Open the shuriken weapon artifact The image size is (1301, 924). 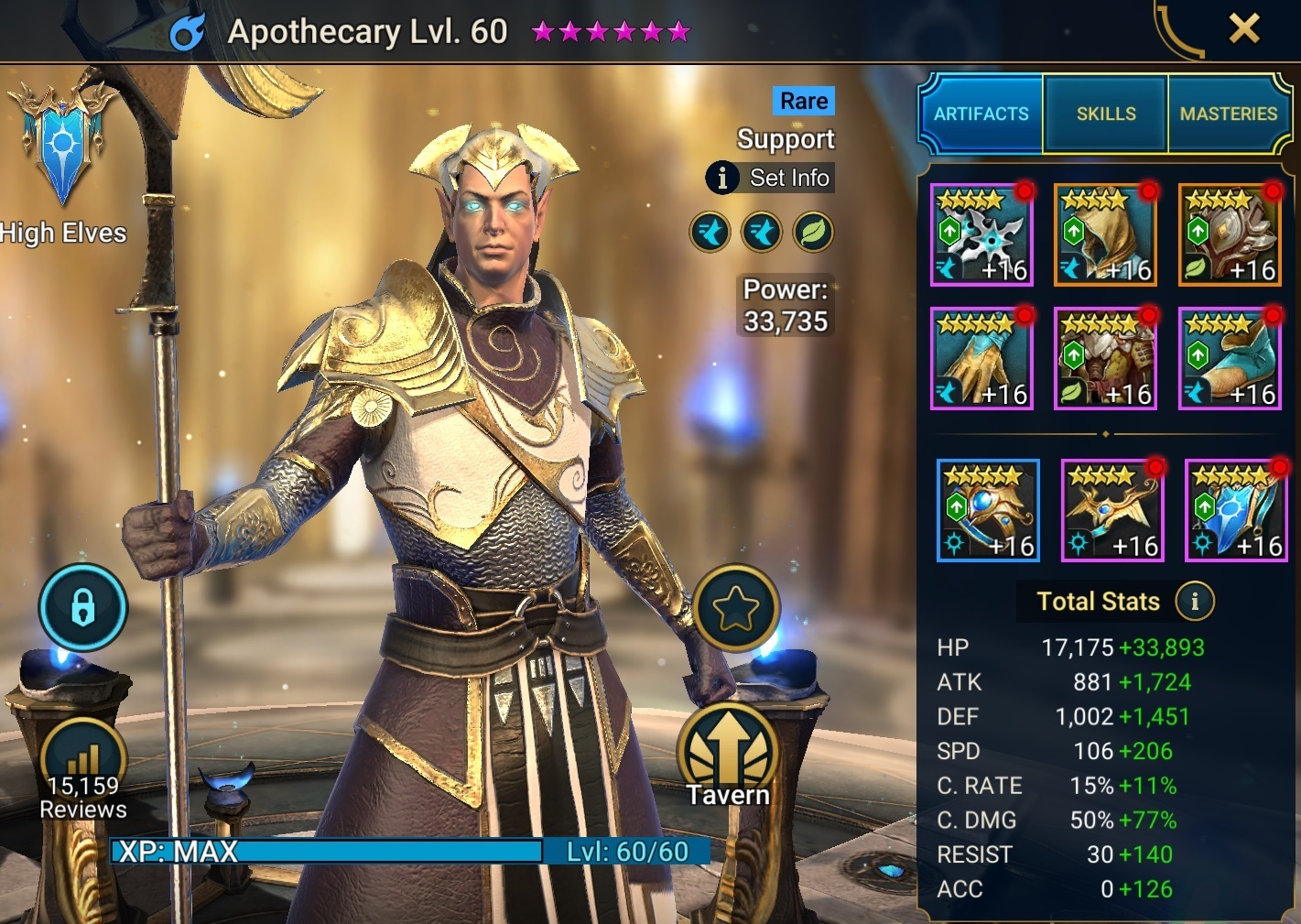tap(981, 234)
